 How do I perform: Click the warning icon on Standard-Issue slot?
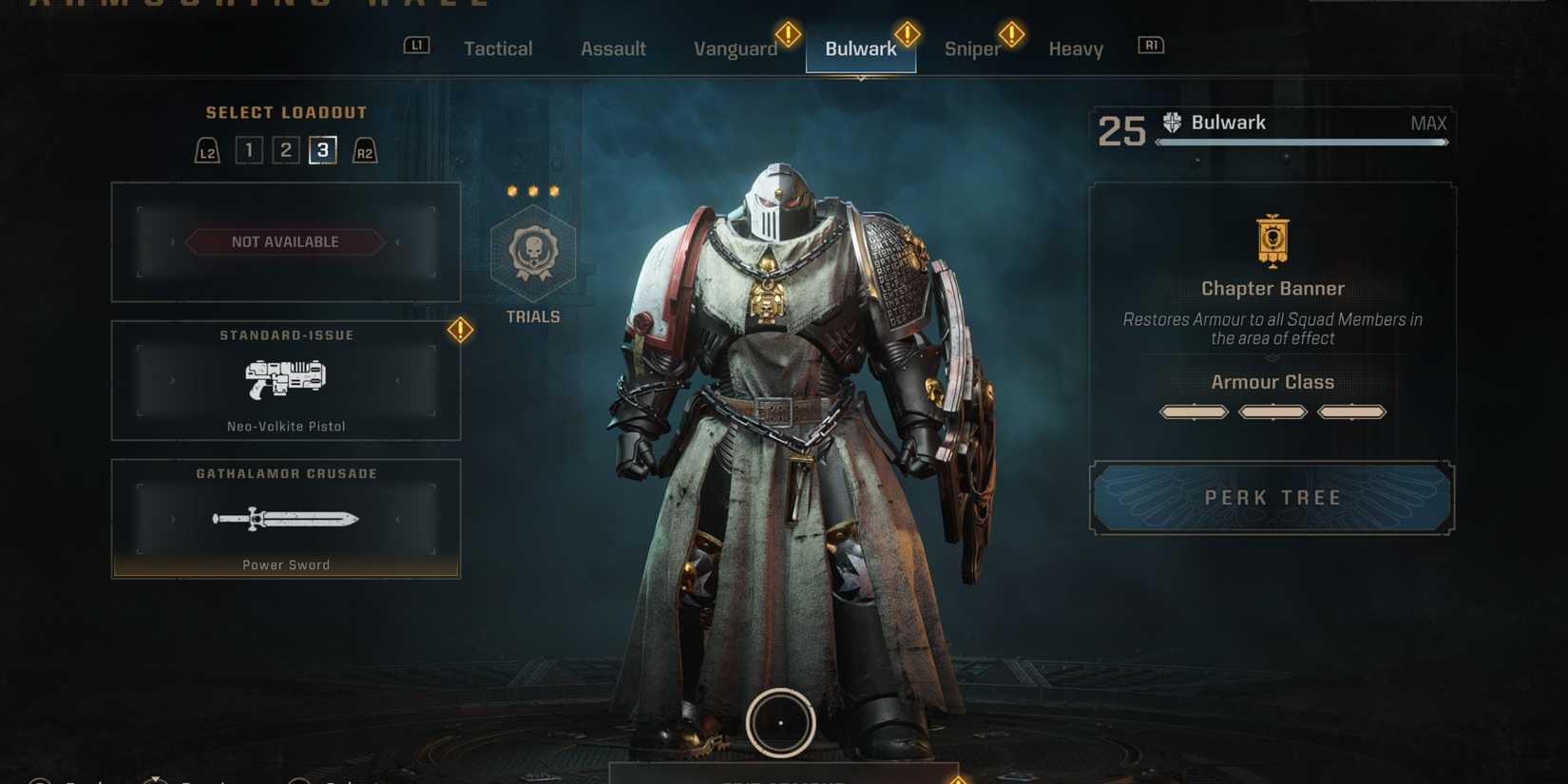(x=459, y=331)
